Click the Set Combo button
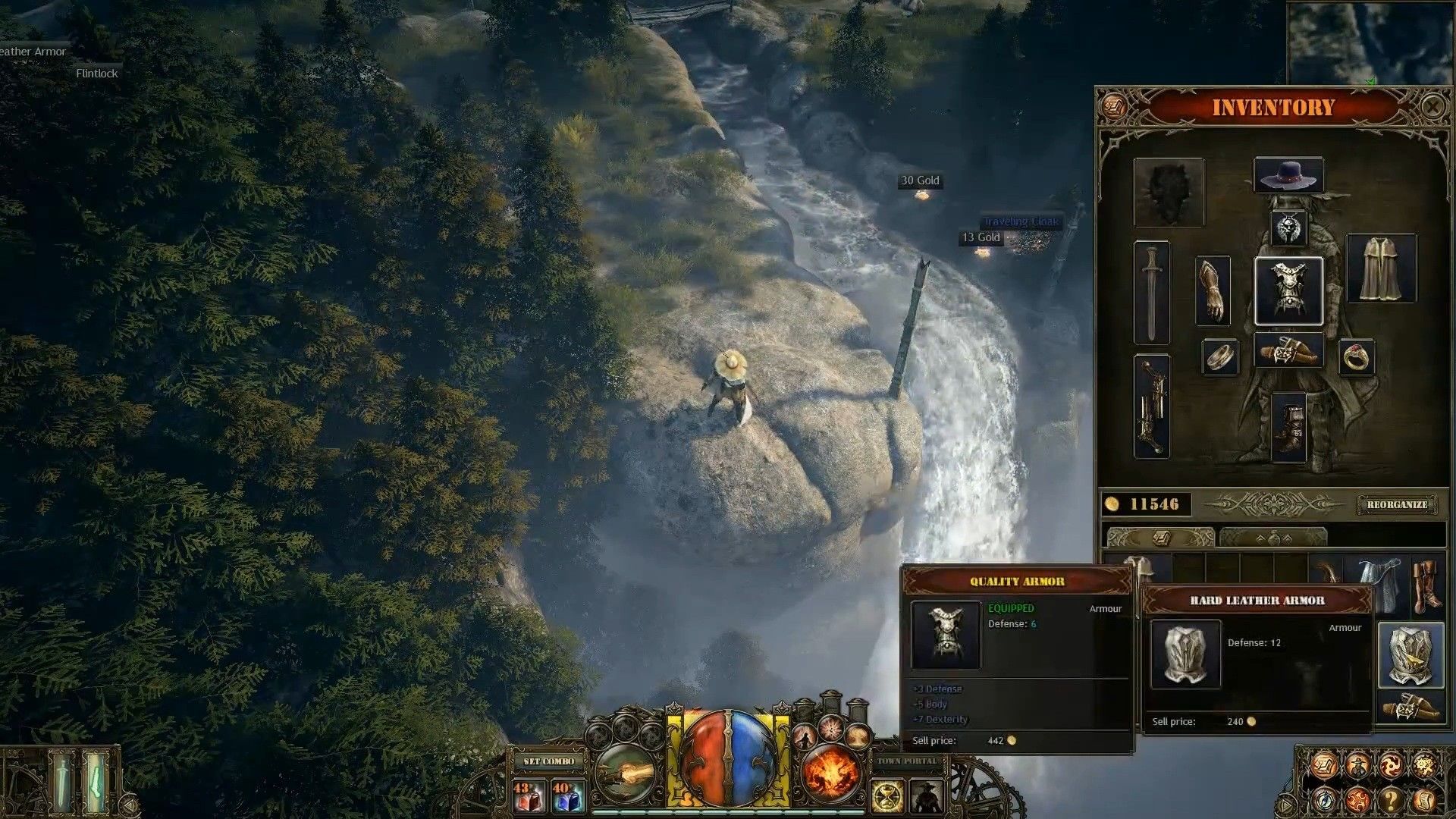This screenshot has height=819, width=1456. click(x=549, y=761)
